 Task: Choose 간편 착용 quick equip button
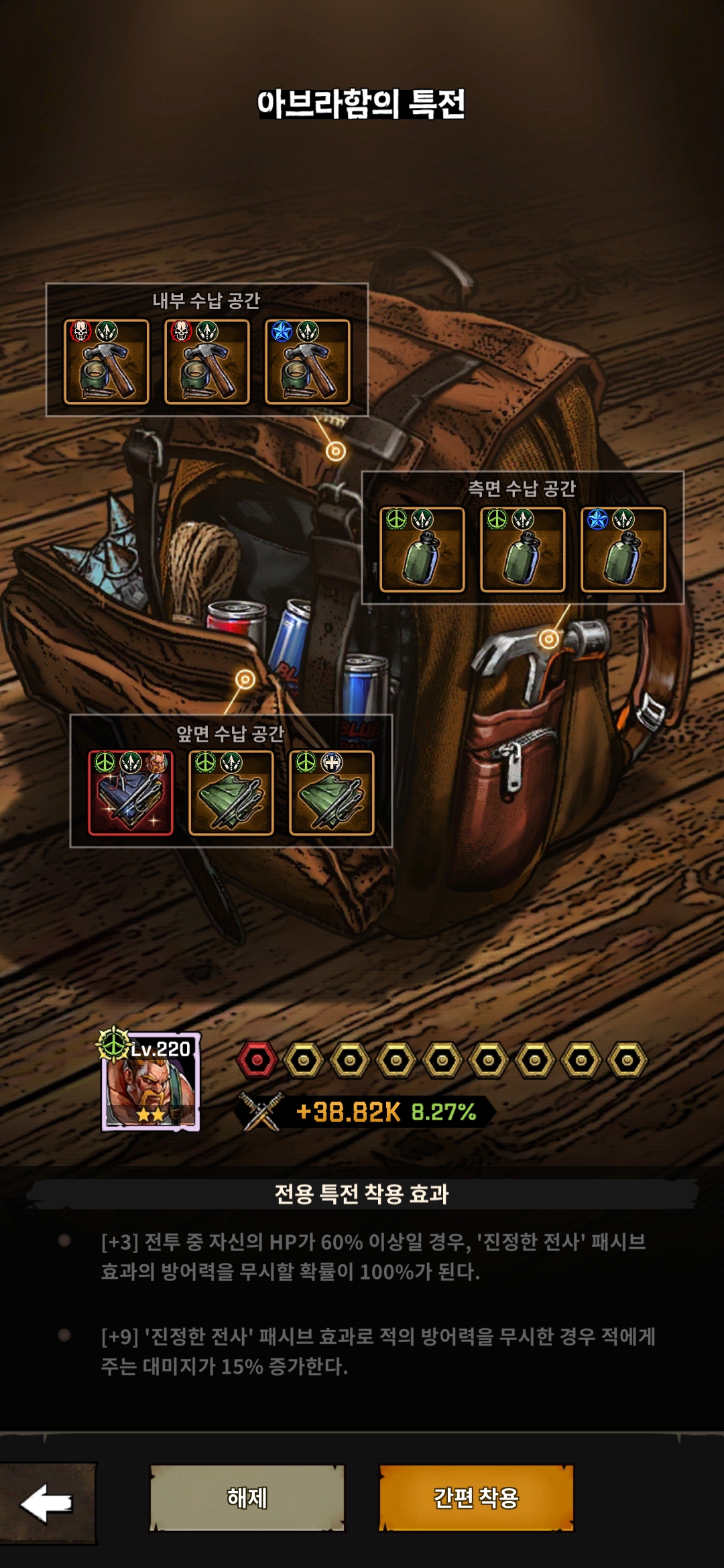[x=476, y=1498]
